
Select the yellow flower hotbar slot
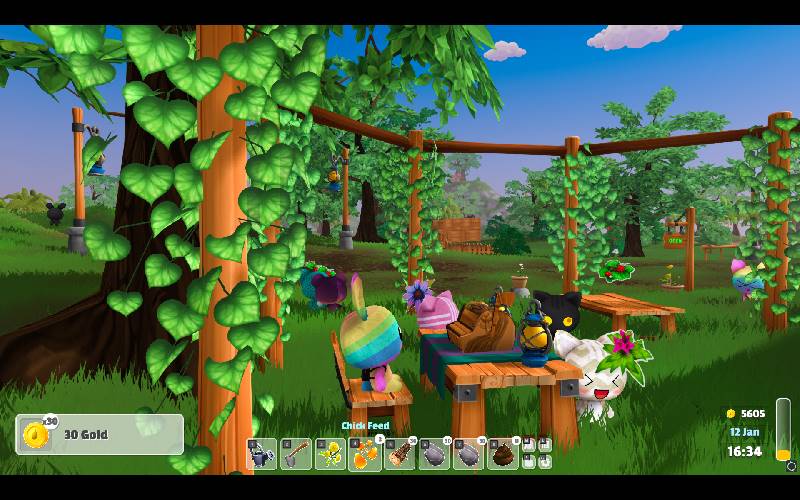click(x=331, y=454)
